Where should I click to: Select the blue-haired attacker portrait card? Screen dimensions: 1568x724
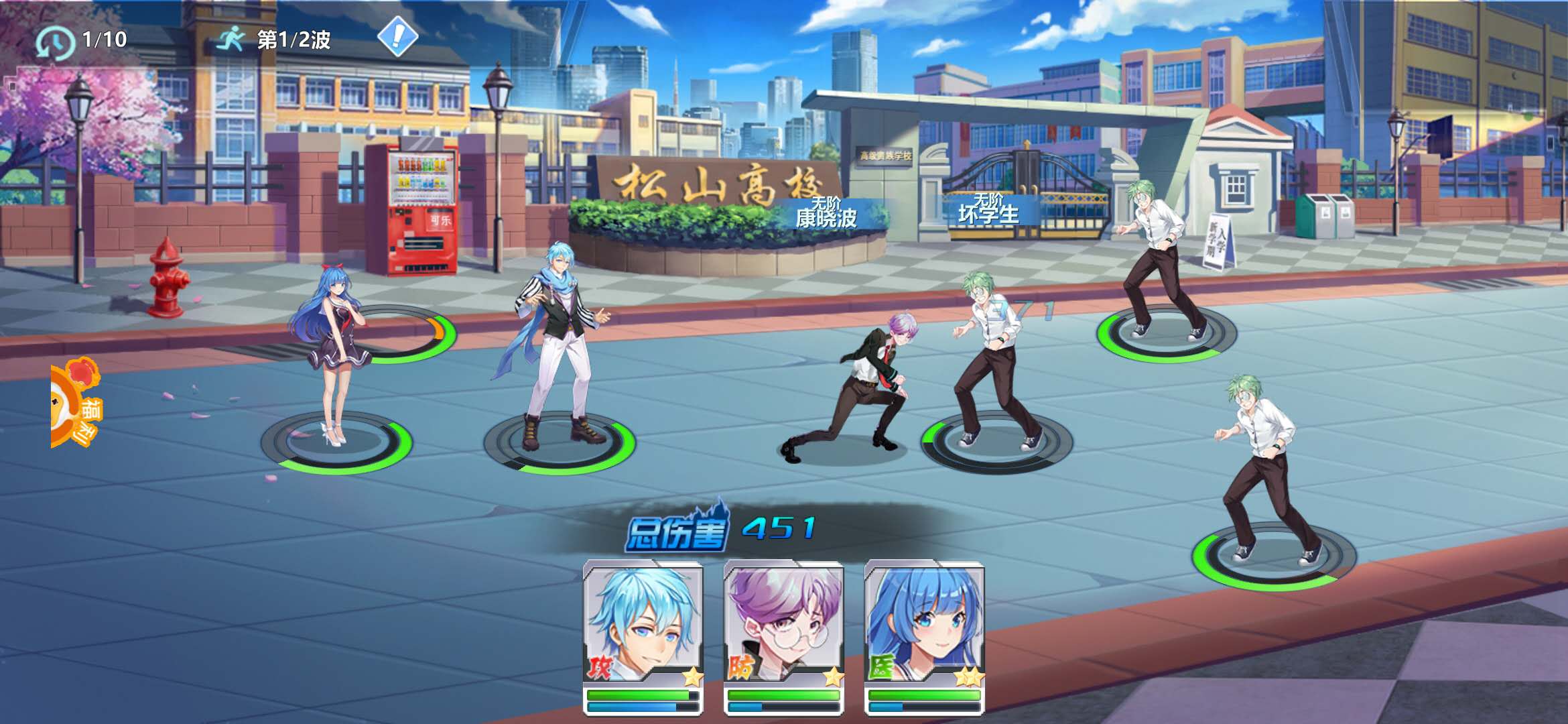[x=643, y=623]
